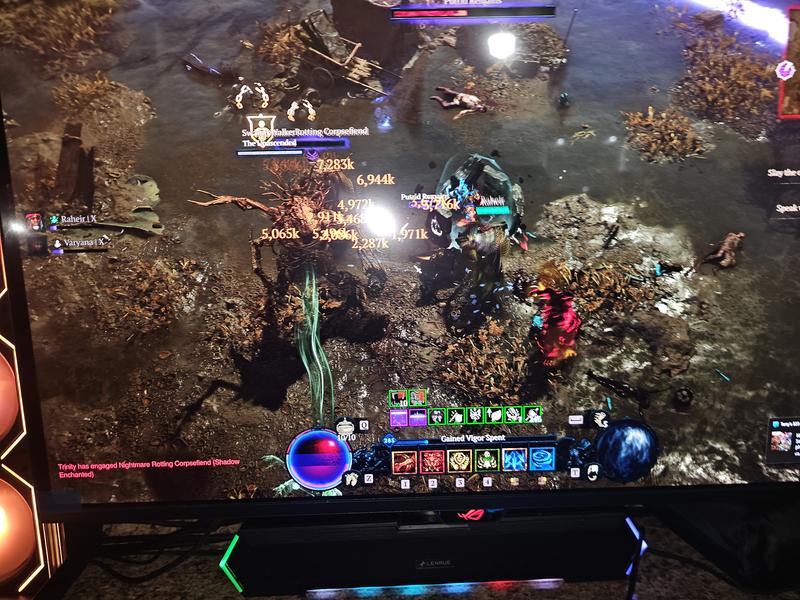The image size is (800, 600).
Task: Click the hand icon above the resource orb
Action: coord(600,420)
